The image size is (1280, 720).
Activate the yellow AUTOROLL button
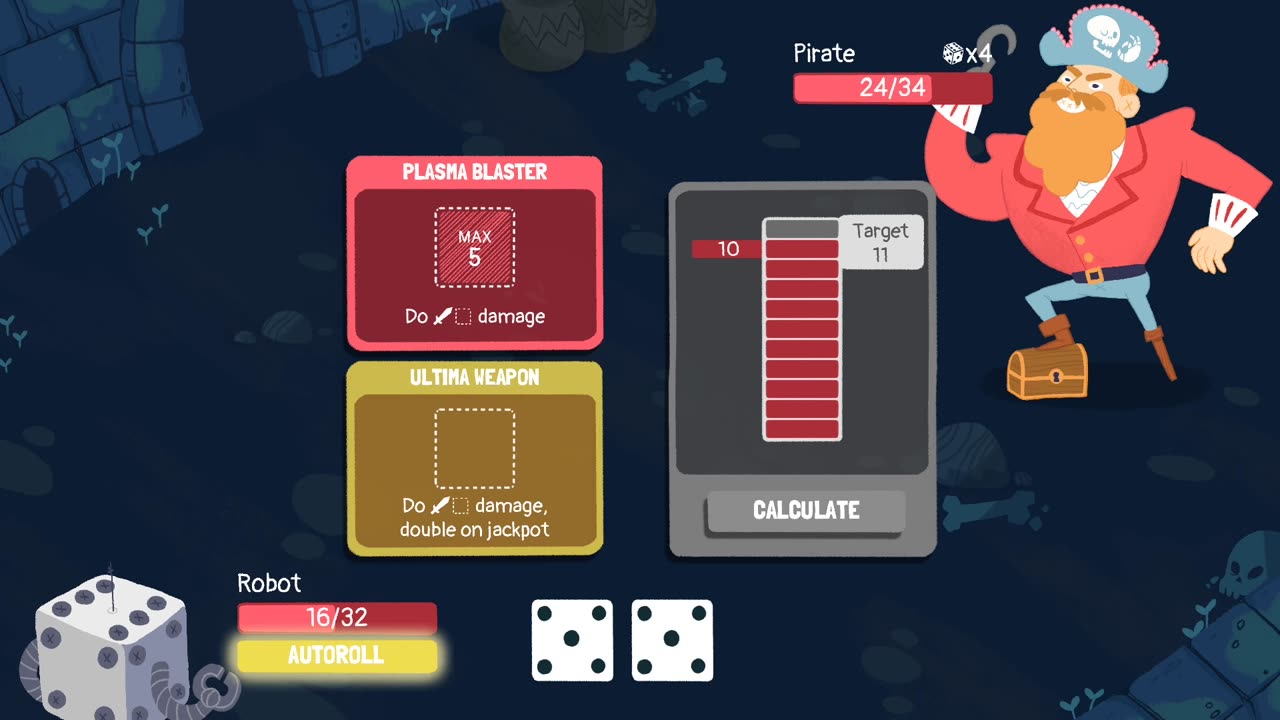pos(337,656)
